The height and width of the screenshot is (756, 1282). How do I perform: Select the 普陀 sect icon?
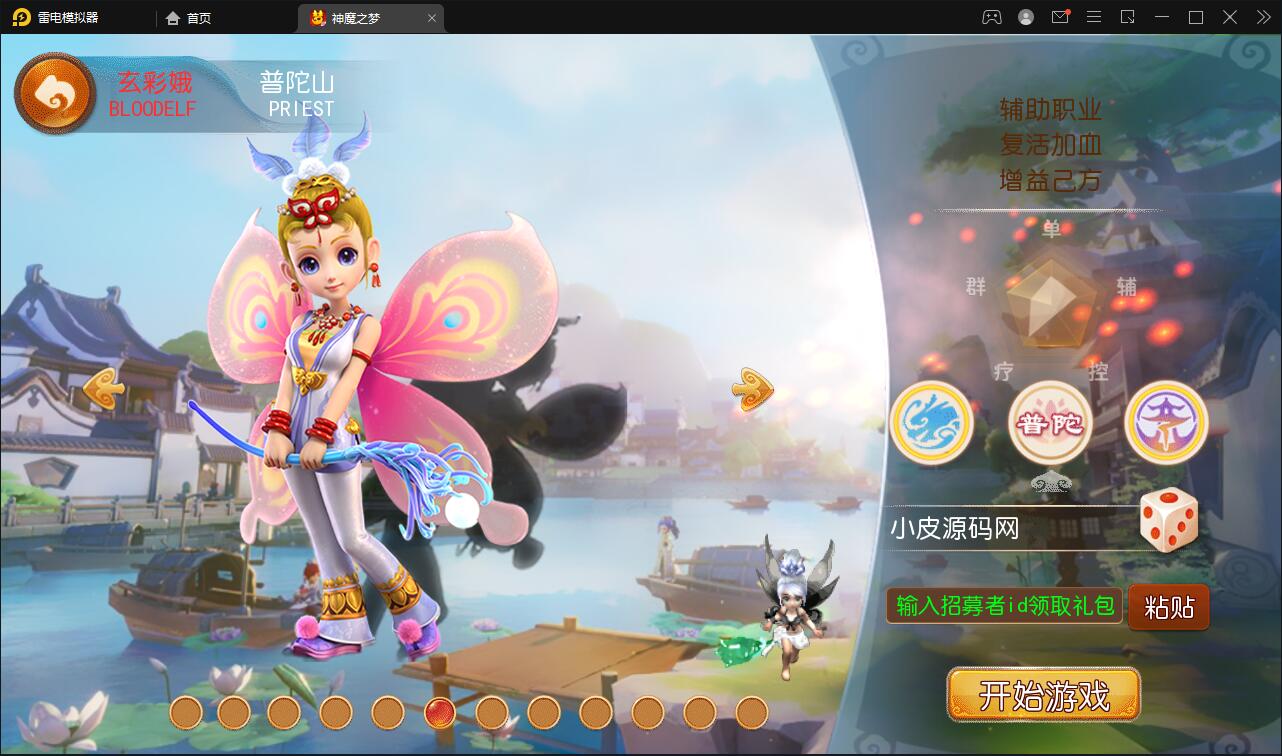click(1049, 422)
